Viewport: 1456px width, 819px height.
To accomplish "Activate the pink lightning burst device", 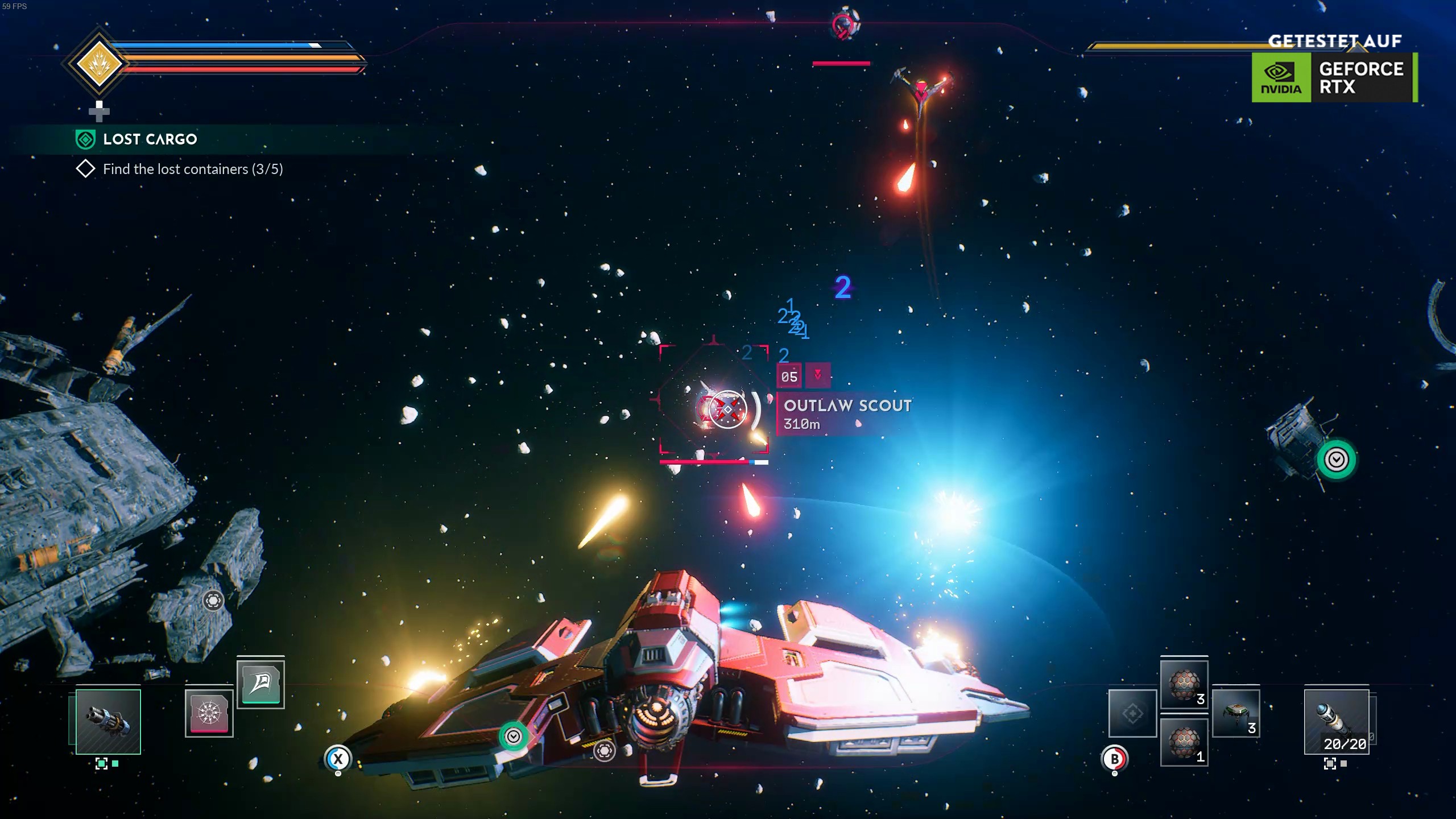I will [209, 713].
